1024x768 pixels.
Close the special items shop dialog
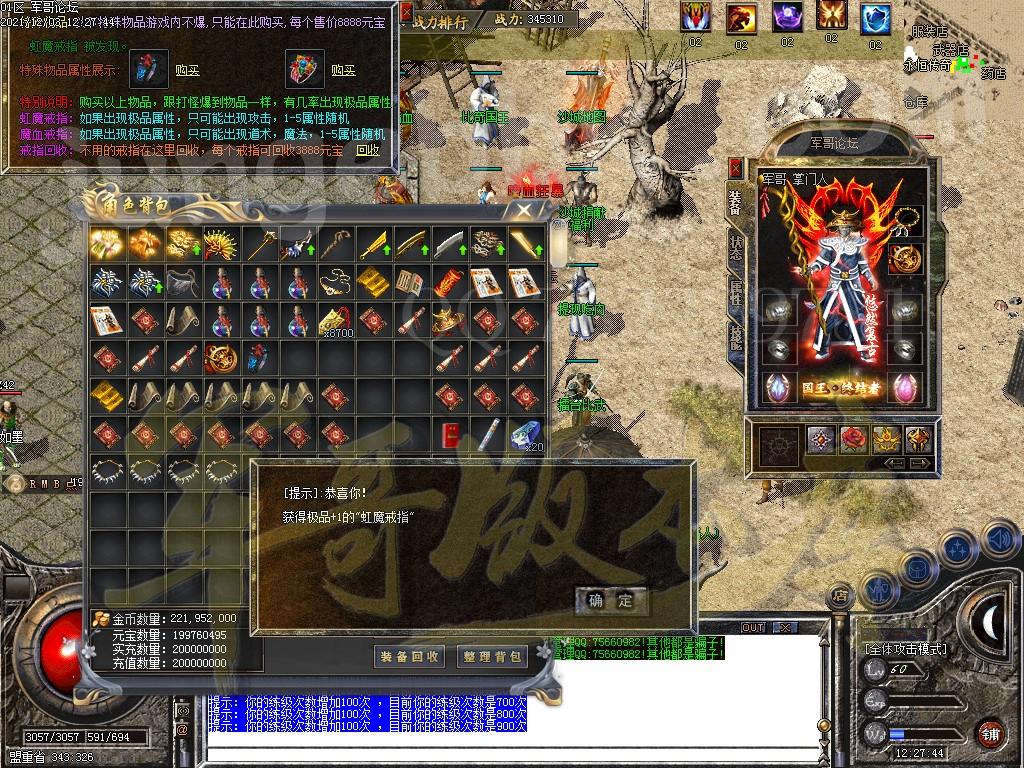[x=407, y=14]
